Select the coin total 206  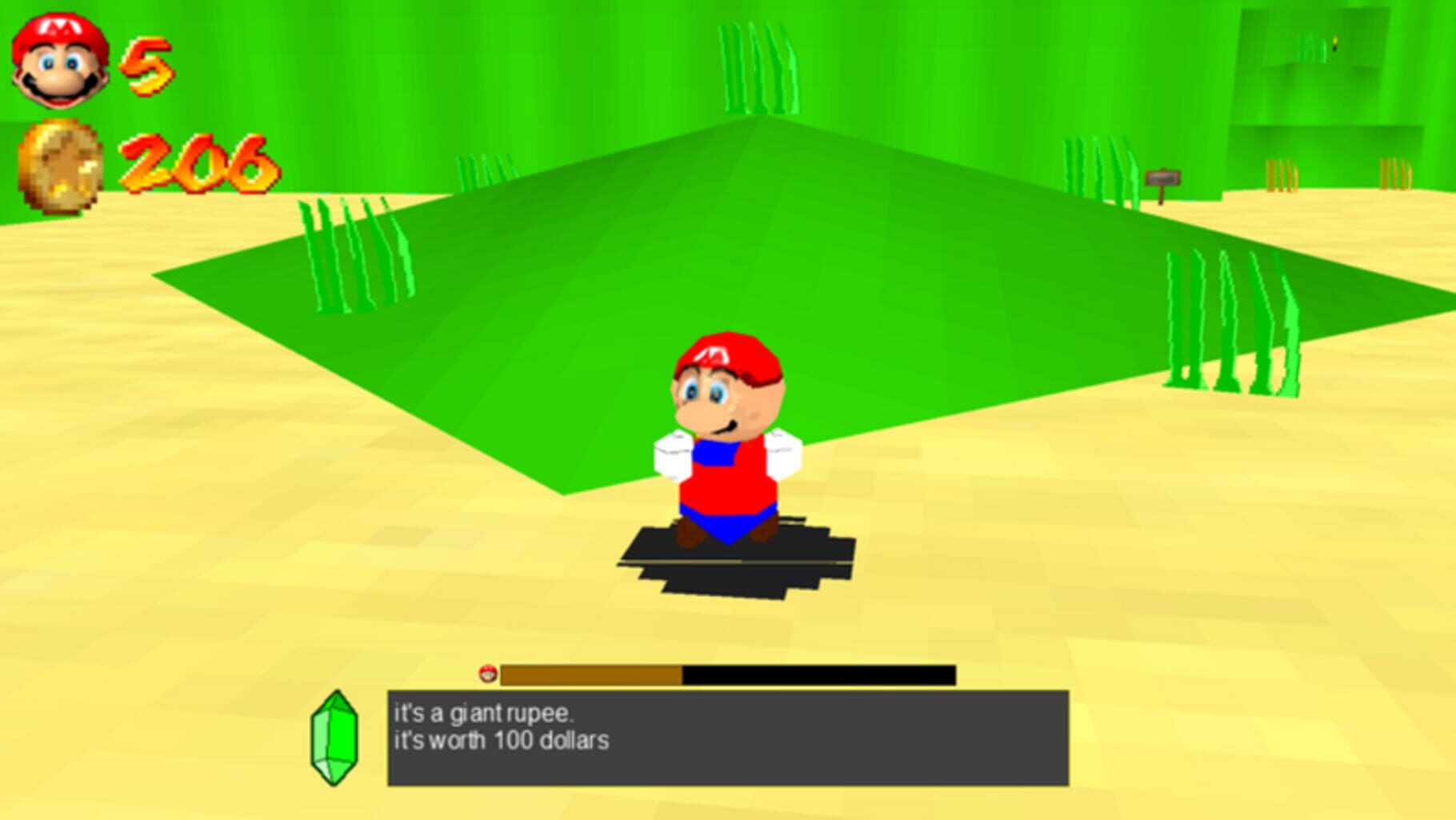click(x=200, y=164)
